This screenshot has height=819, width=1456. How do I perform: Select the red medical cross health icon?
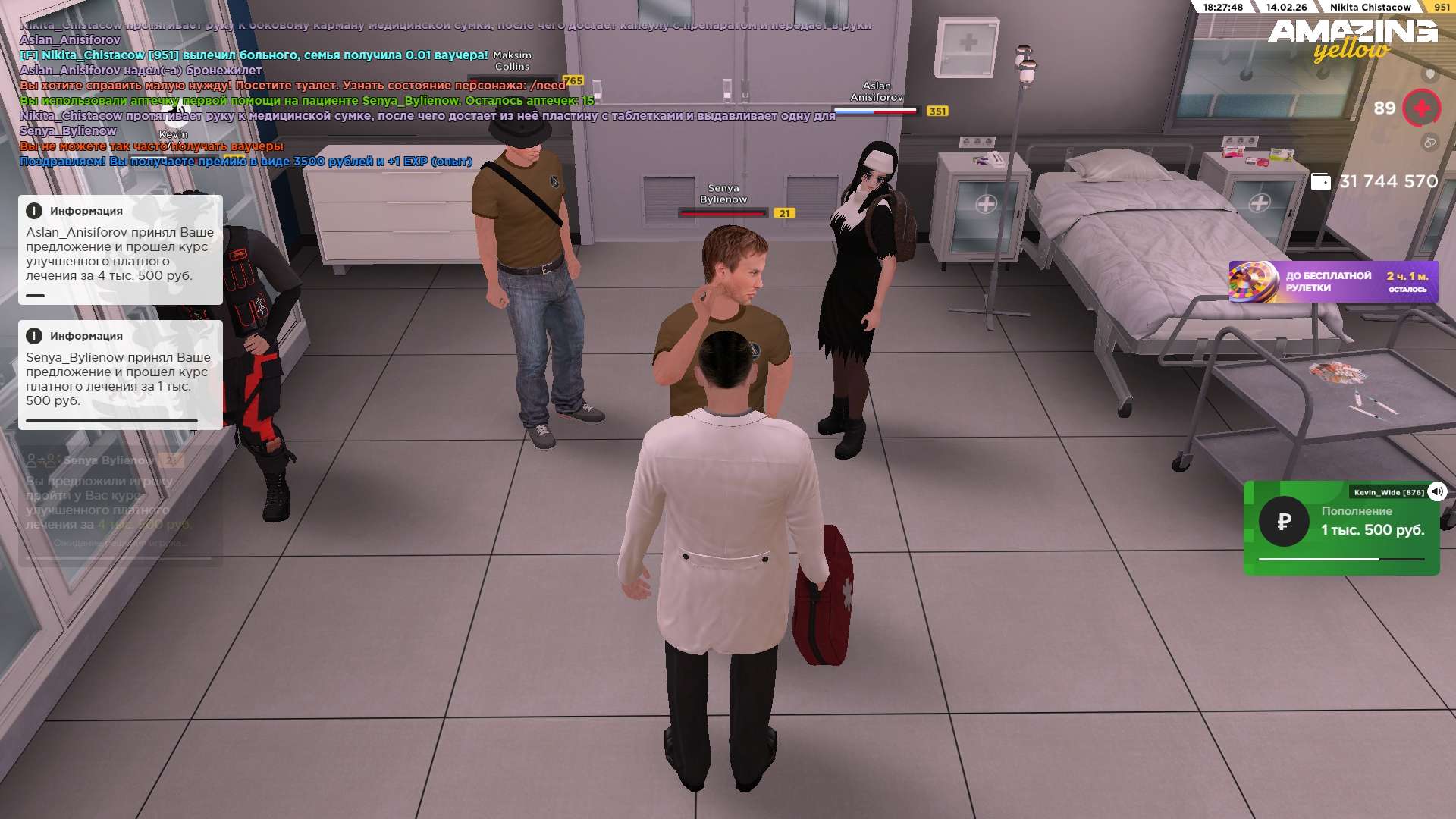[1421, 108]
